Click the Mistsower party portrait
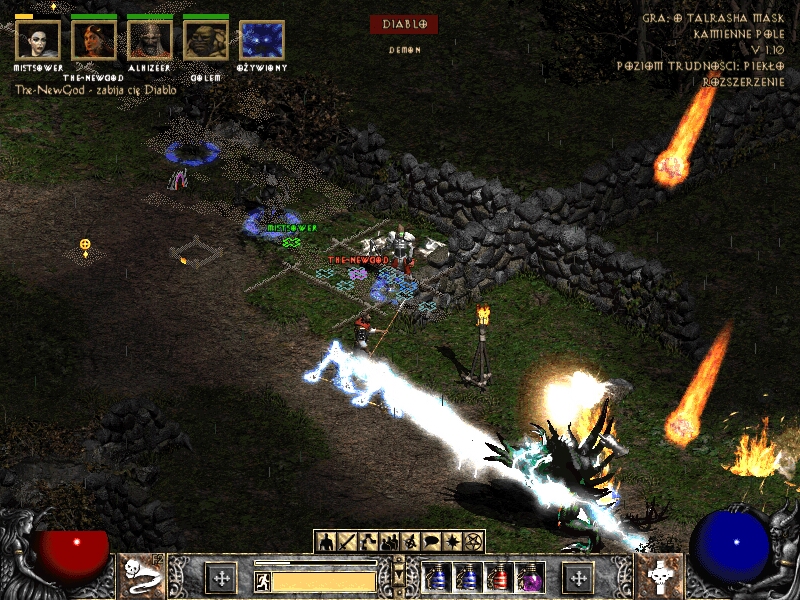The height and width of the screenshot is (600, 800). (39, 40)
